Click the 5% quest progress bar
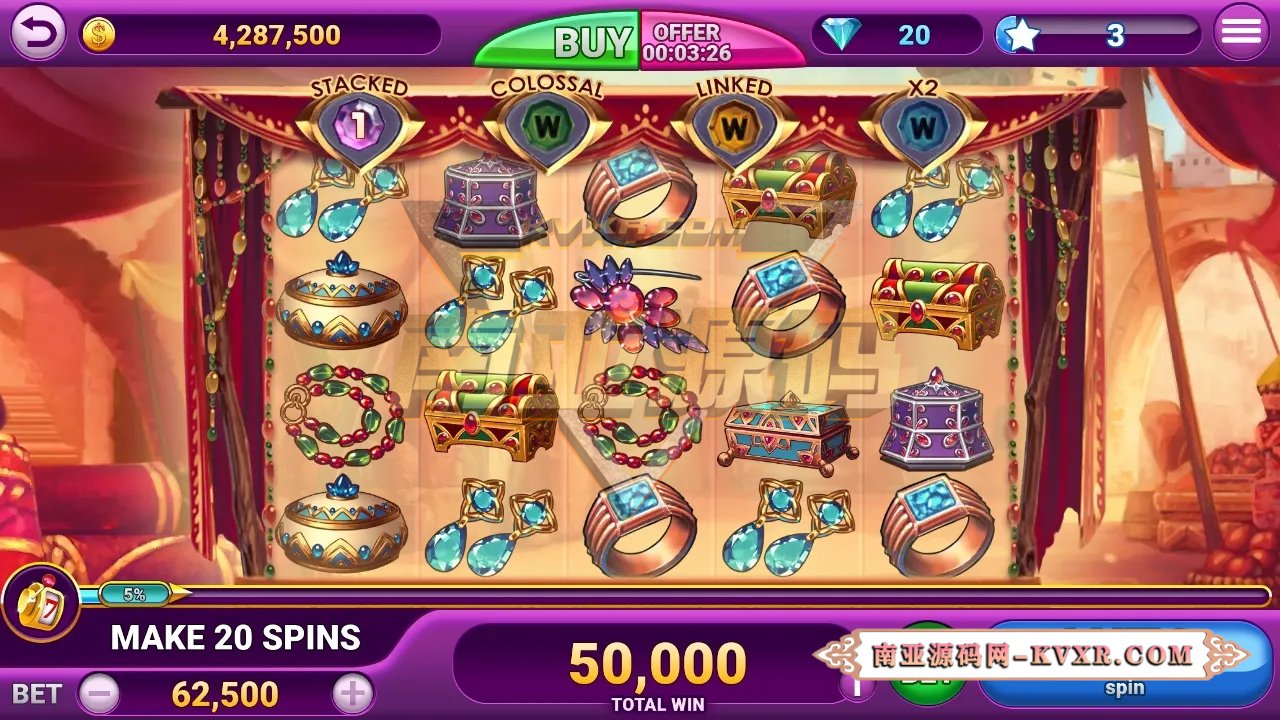The width and height of the screenshot is (1280, 720). coord(135,592)
